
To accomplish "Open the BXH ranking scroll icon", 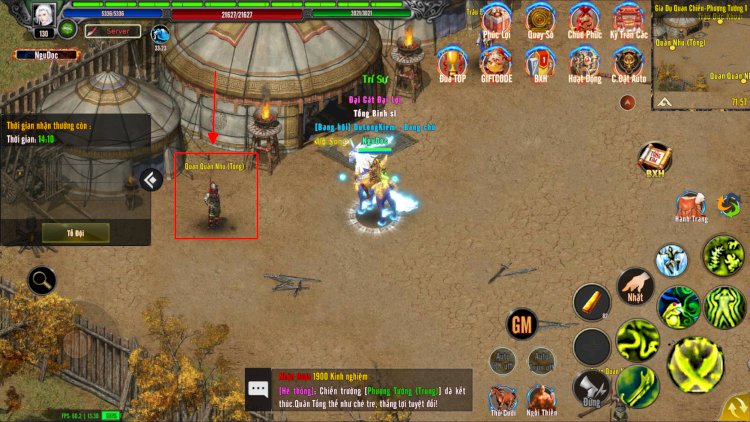I will tap(655, 158).
